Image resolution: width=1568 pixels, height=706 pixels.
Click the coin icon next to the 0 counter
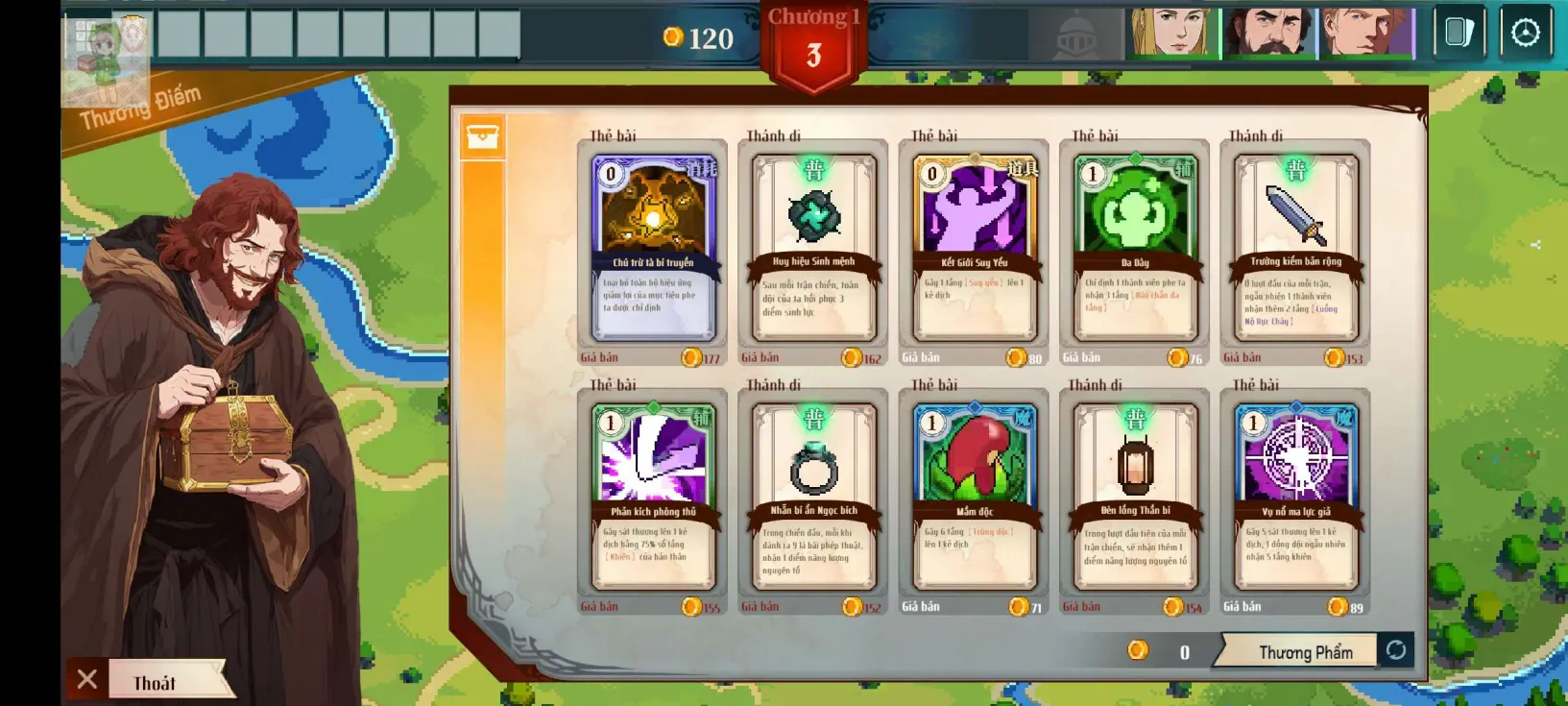pyautogui.click(x=1140, y=650)
